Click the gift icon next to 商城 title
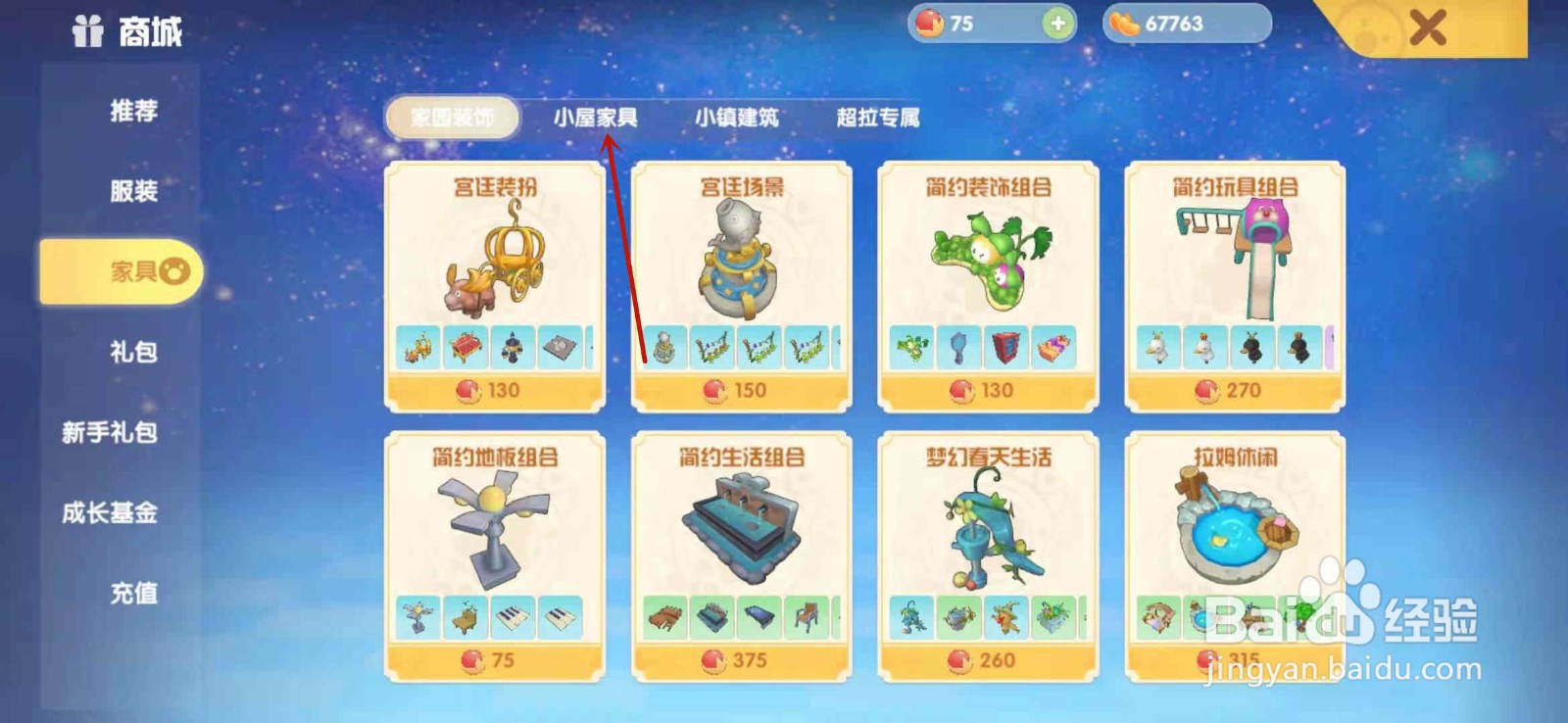The width and height of the screenshot is (1568, 723). coord(84,28)
